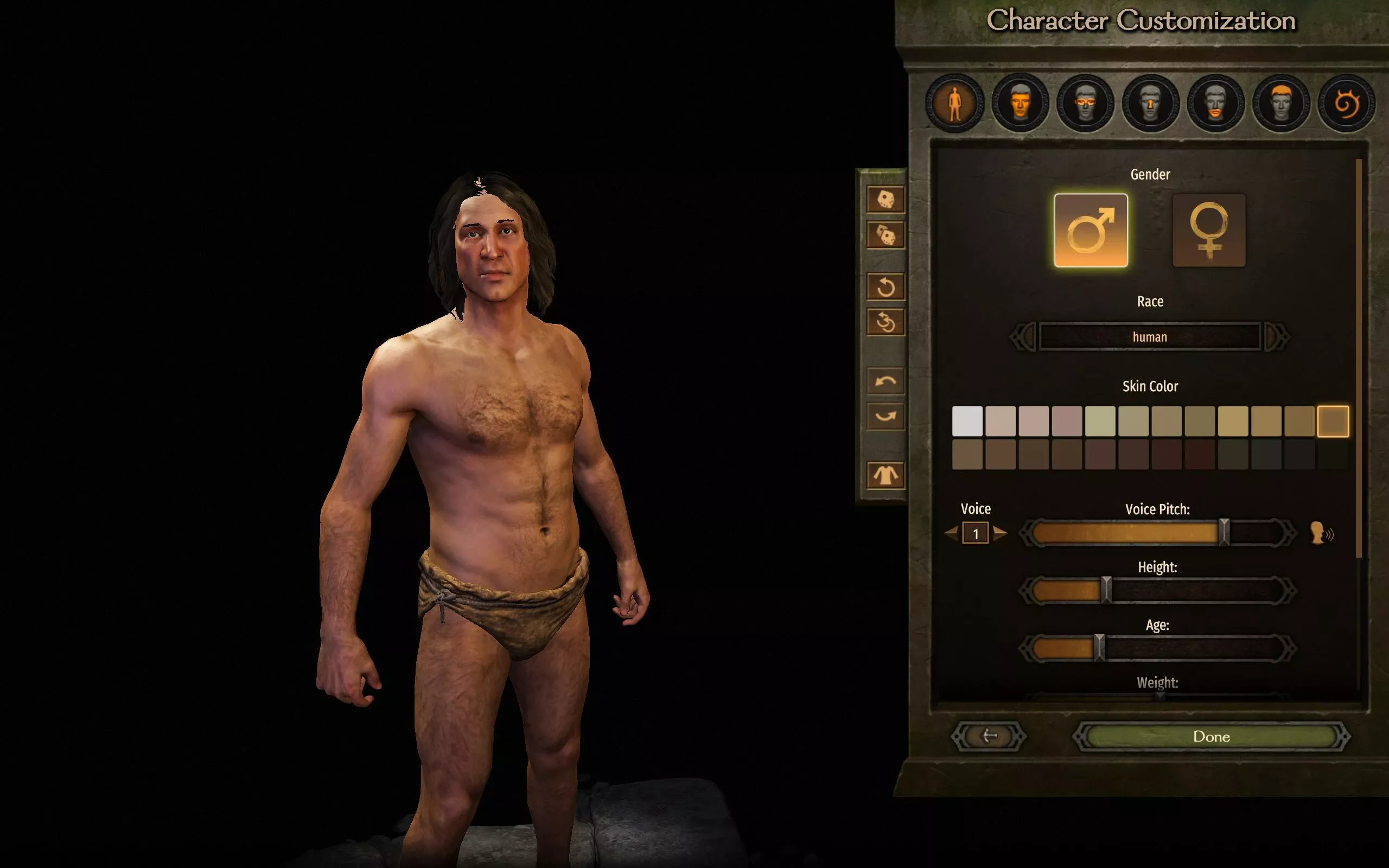The width and height of the screenshot is (1389, 868).
Task: Open the hair customization tab
Action: coord(1280,104)
